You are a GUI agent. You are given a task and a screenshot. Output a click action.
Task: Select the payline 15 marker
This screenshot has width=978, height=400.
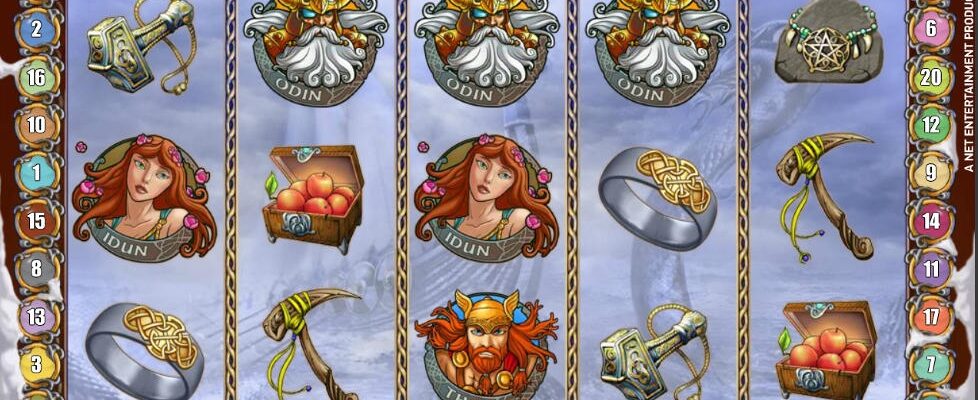point(37,221)
